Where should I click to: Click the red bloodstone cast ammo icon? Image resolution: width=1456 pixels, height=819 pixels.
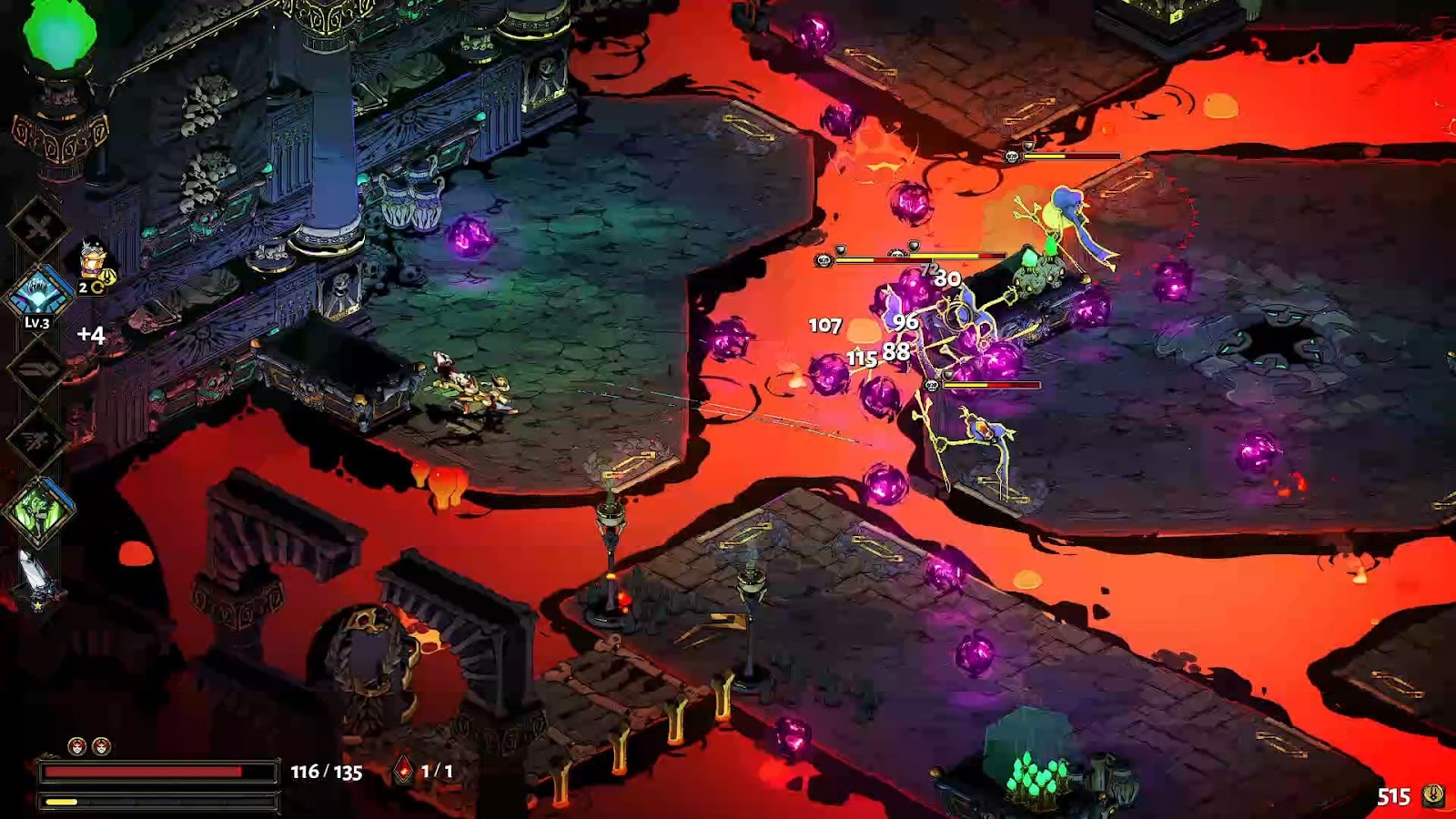(403, 771)
